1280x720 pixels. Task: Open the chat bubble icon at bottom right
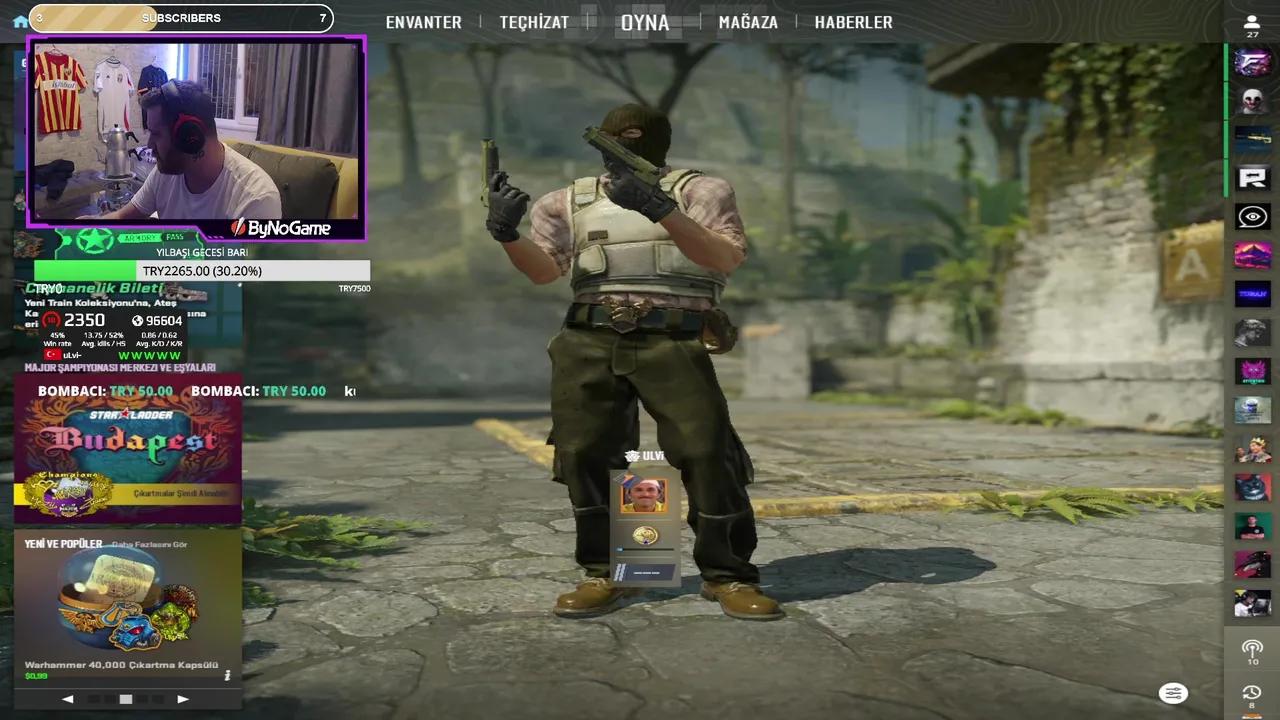point(1172,693)
